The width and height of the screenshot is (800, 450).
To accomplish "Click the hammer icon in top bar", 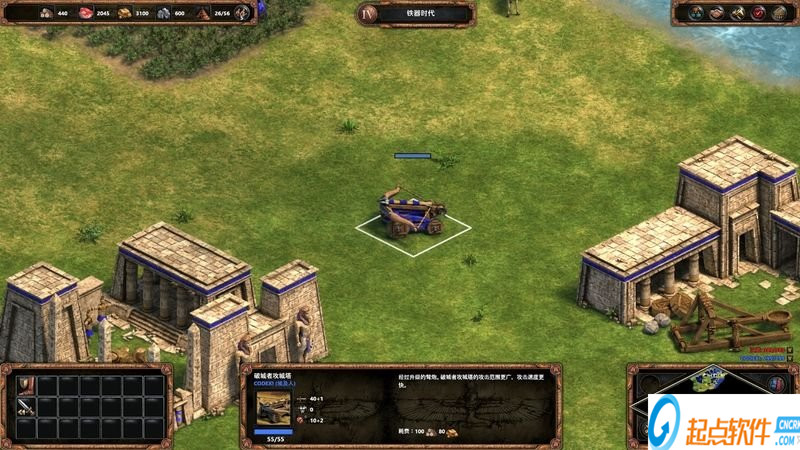I will click(737, 13).
